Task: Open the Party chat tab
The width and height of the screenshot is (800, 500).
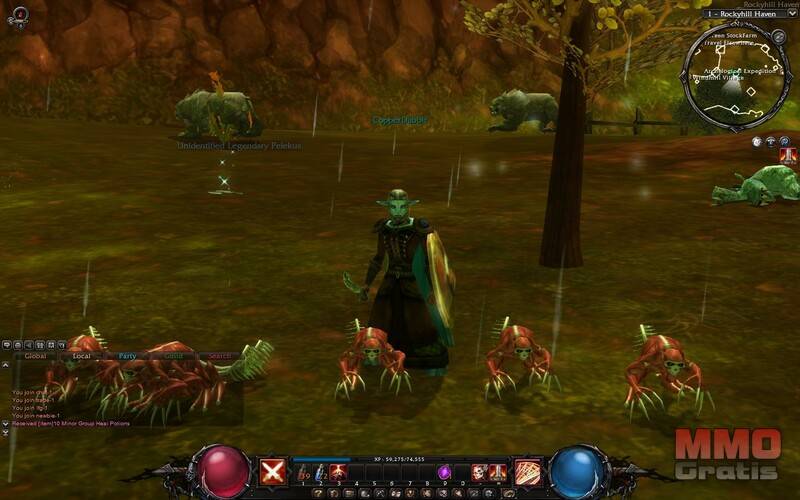Action: (x=127, y=356)
